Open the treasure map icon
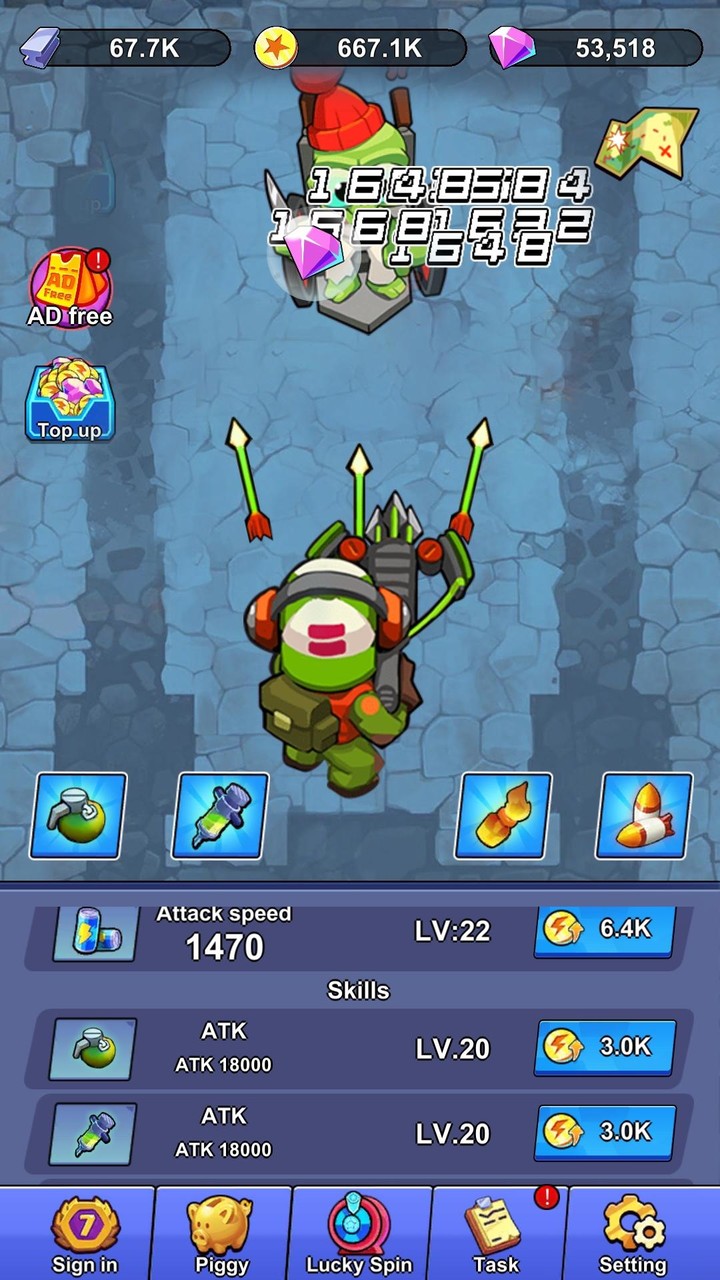Screen dimensions: 720x1280 [646, 143]
